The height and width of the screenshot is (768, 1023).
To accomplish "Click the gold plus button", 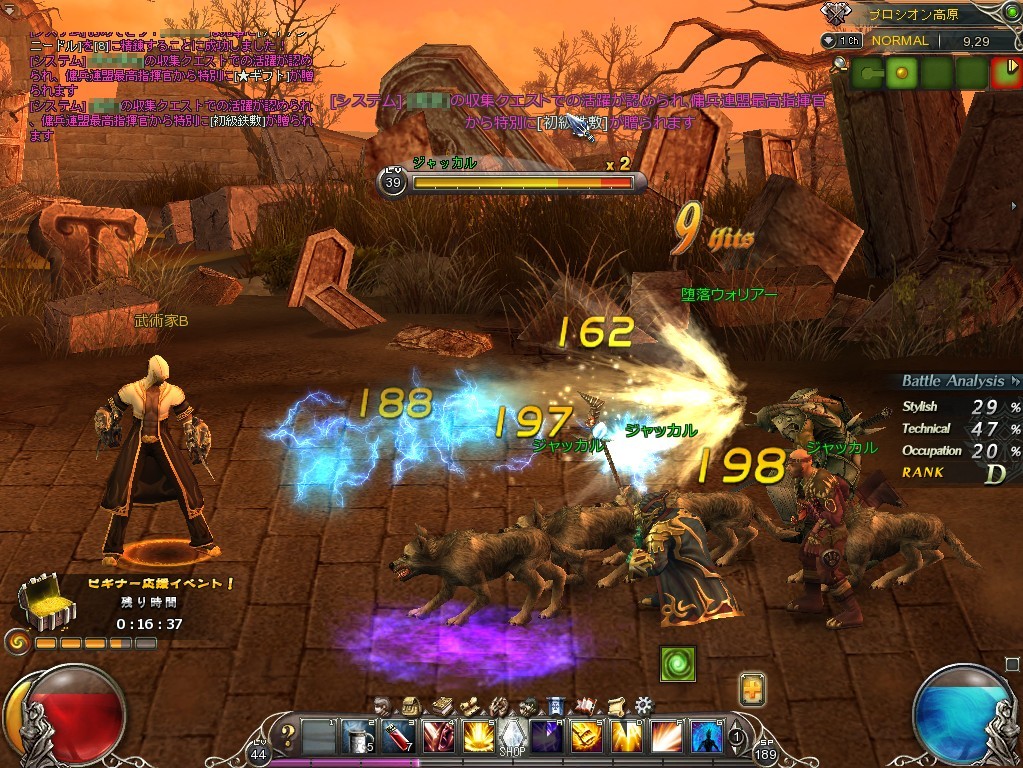I will point(752,689).
